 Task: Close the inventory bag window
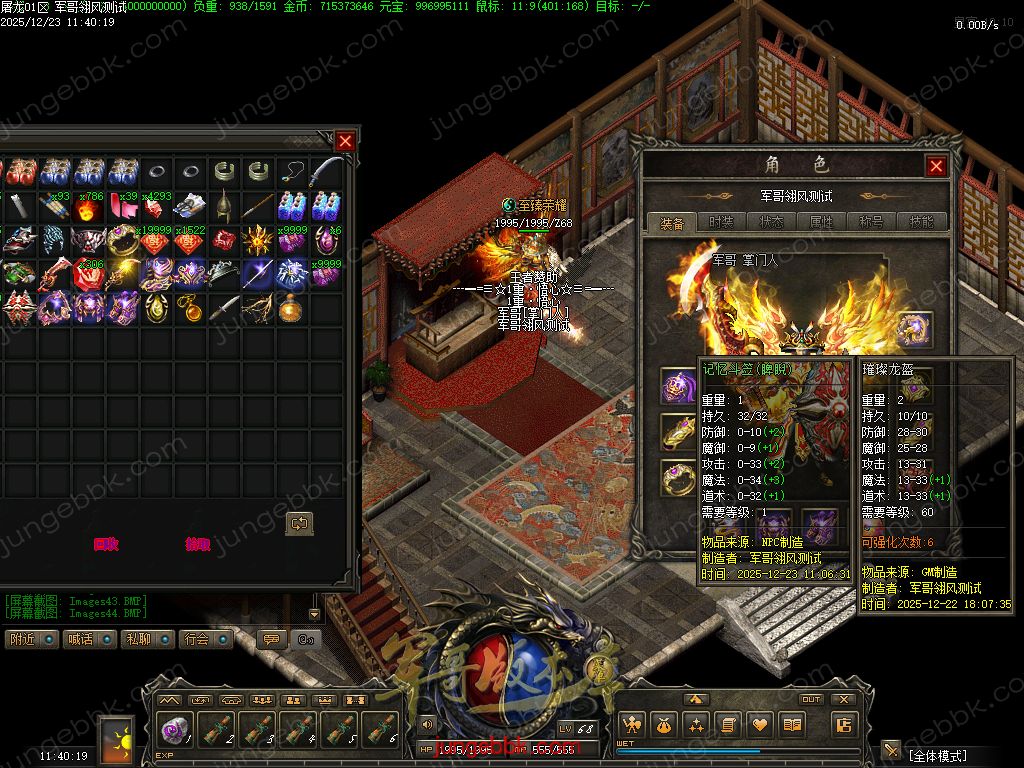click(x=345, y=141)
